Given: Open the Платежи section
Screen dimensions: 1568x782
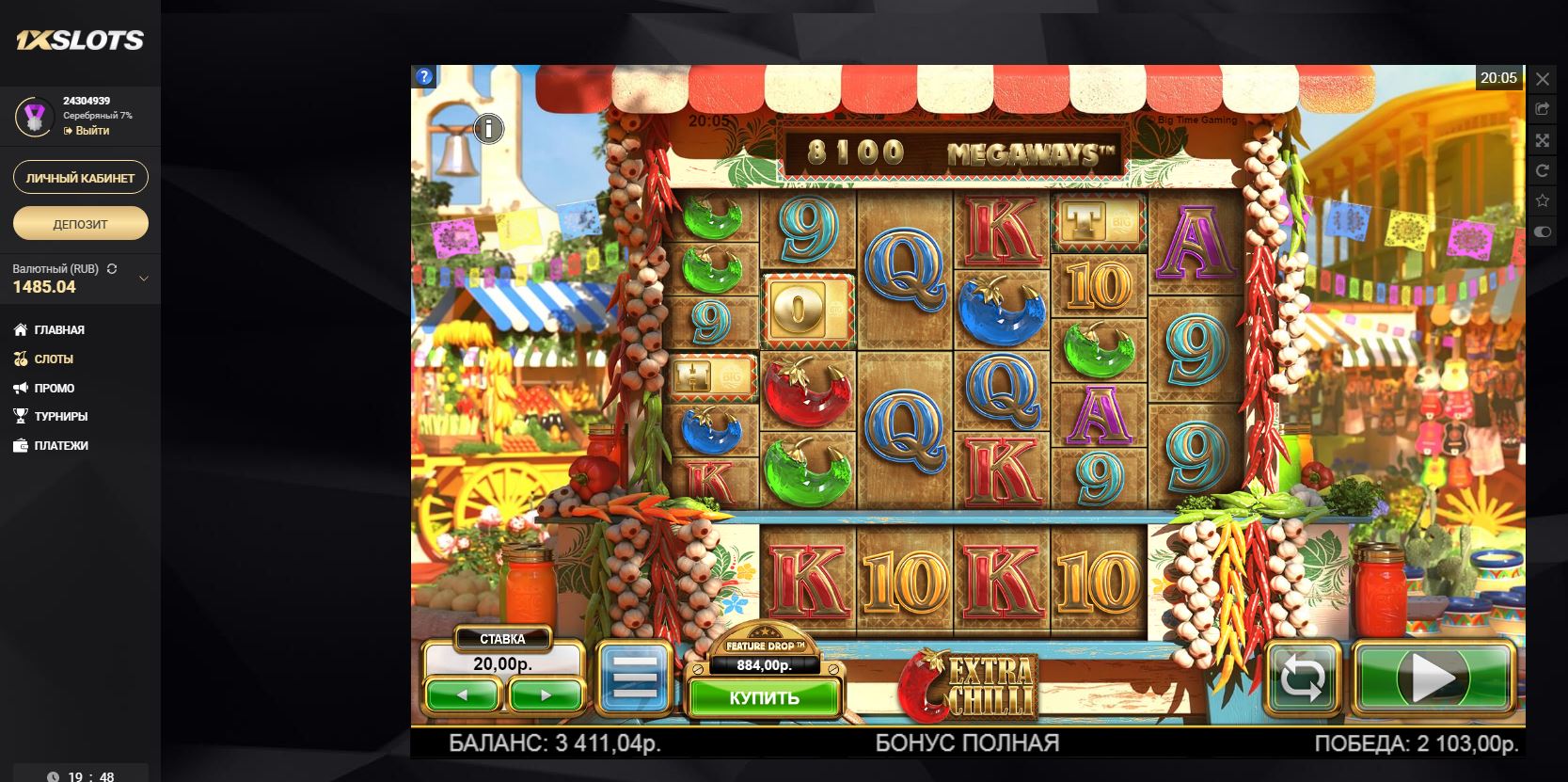Looking at the screenshot, I should point(61,446).
